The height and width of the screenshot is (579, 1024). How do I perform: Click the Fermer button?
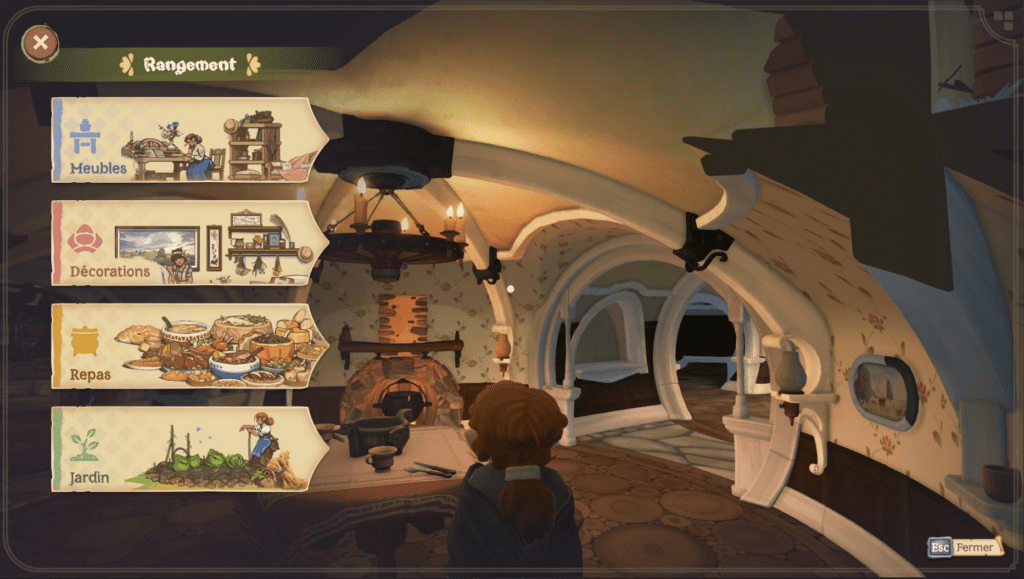[x=965, y=547]
